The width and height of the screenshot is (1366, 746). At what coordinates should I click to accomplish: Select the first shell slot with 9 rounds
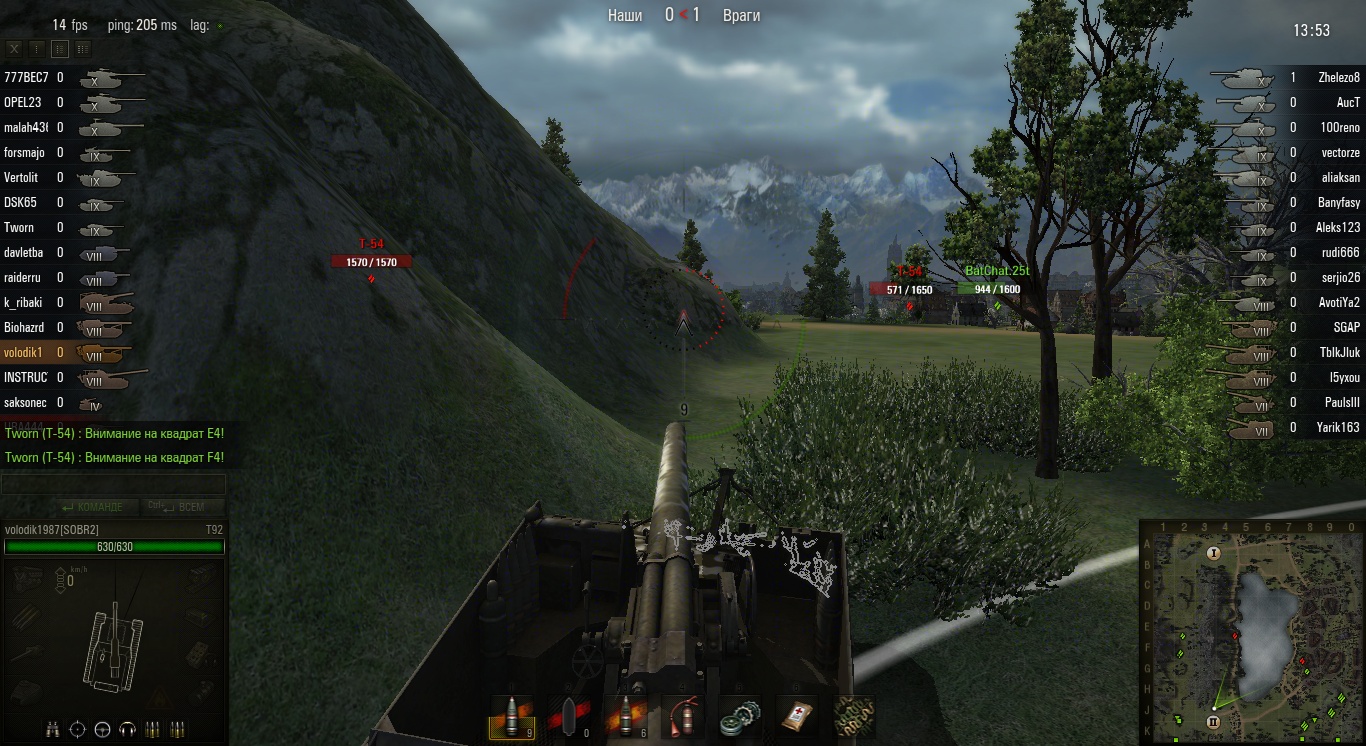(x=510, y=716)
